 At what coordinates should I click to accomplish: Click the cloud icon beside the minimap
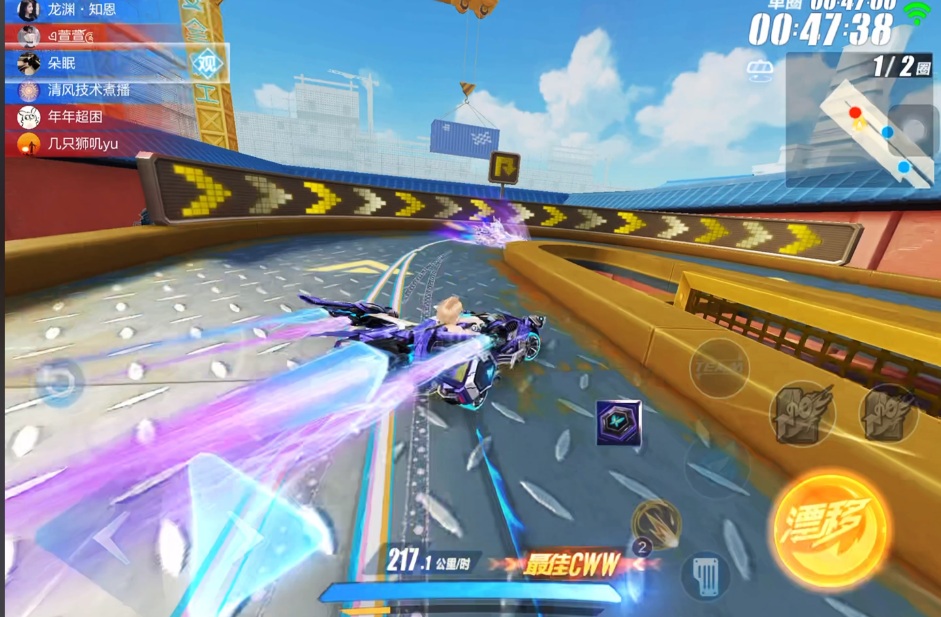pyautogui.click(x=761, y=71)
